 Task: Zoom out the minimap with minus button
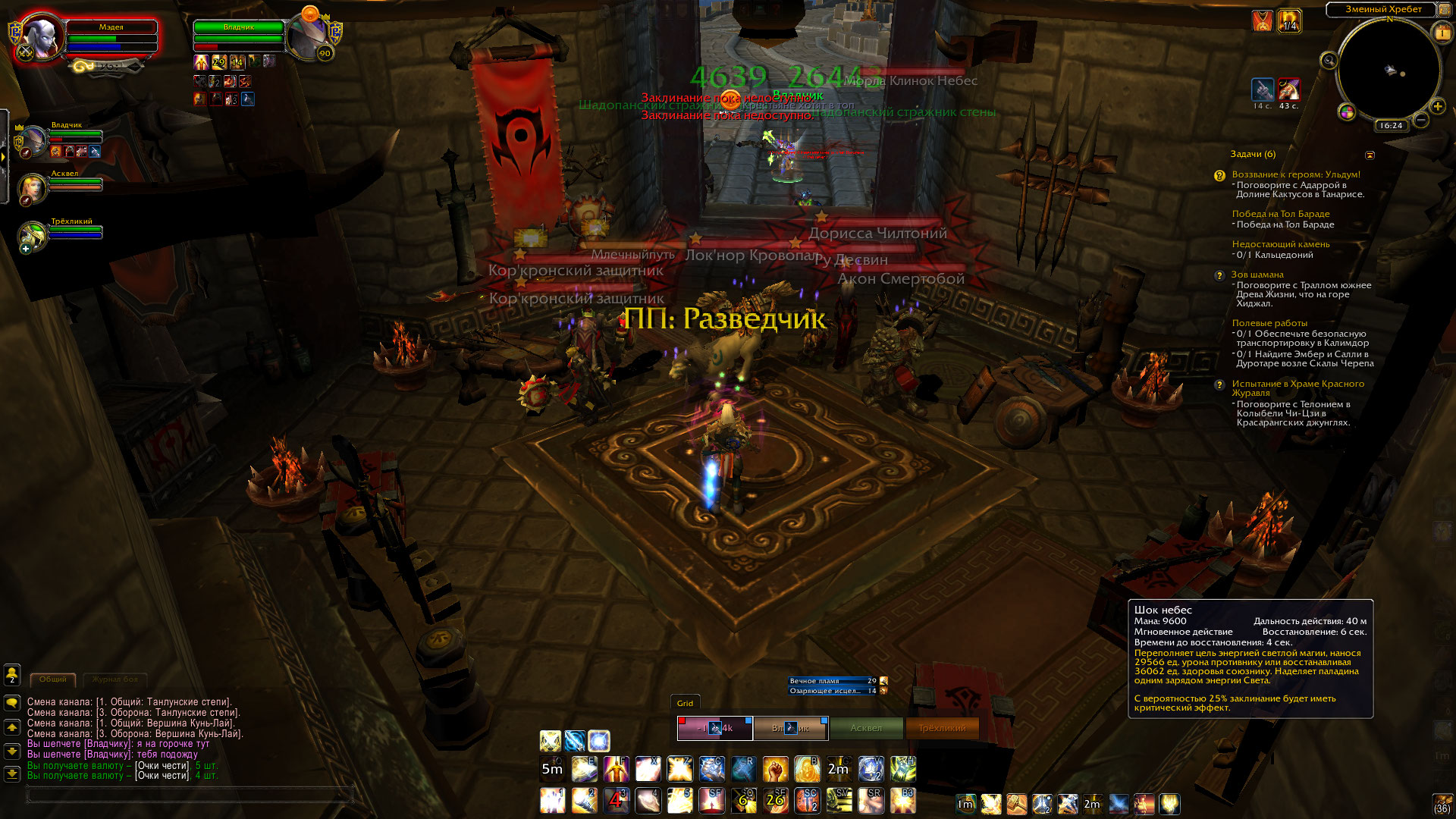pos(1421,120)
